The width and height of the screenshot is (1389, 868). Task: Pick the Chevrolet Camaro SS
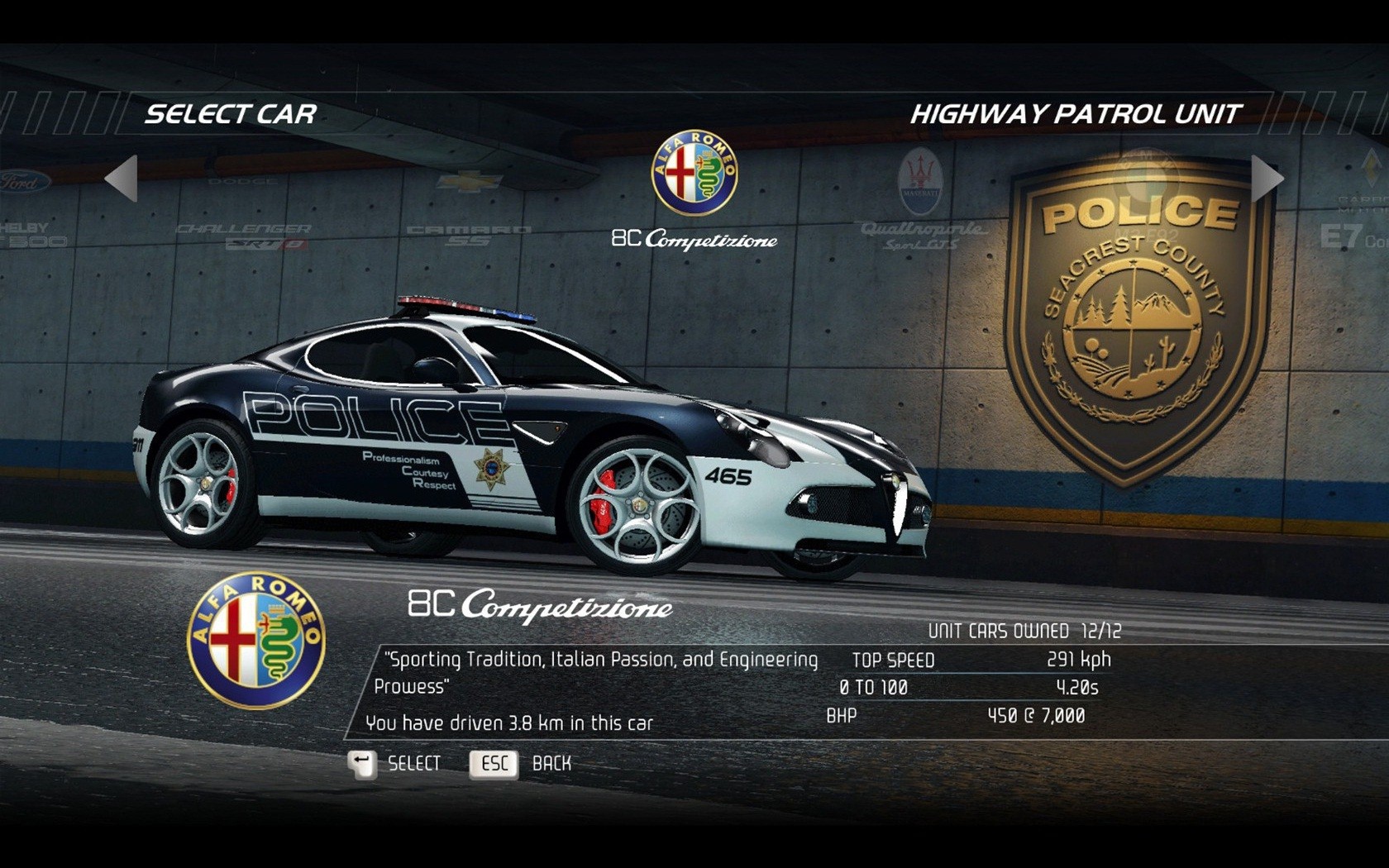coord(468,211)
